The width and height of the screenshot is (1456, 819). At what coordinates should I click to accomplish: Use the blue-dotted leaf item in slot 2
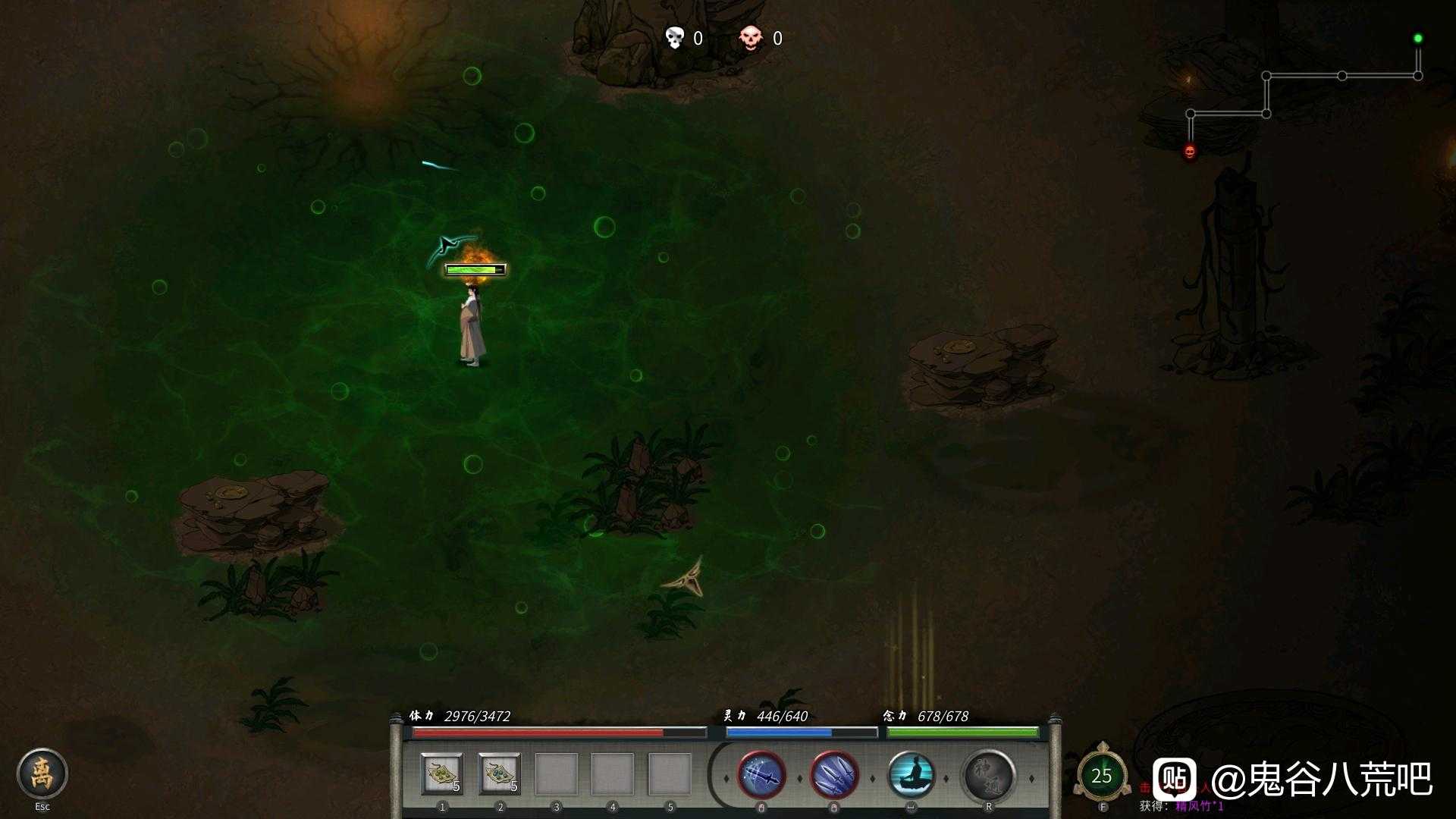click(x=500, y=774)
